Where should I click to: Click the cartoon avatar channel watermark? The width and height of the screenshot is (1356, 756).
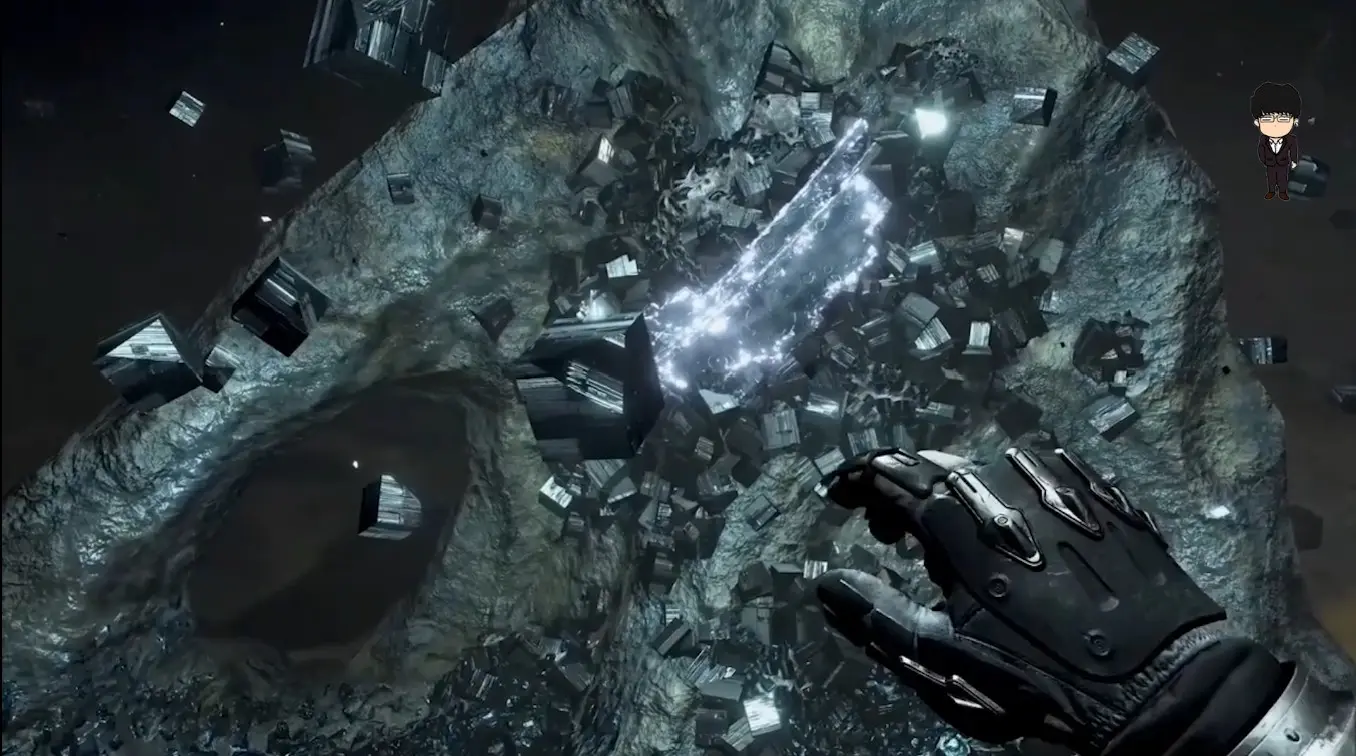[x=1276, y=140]
